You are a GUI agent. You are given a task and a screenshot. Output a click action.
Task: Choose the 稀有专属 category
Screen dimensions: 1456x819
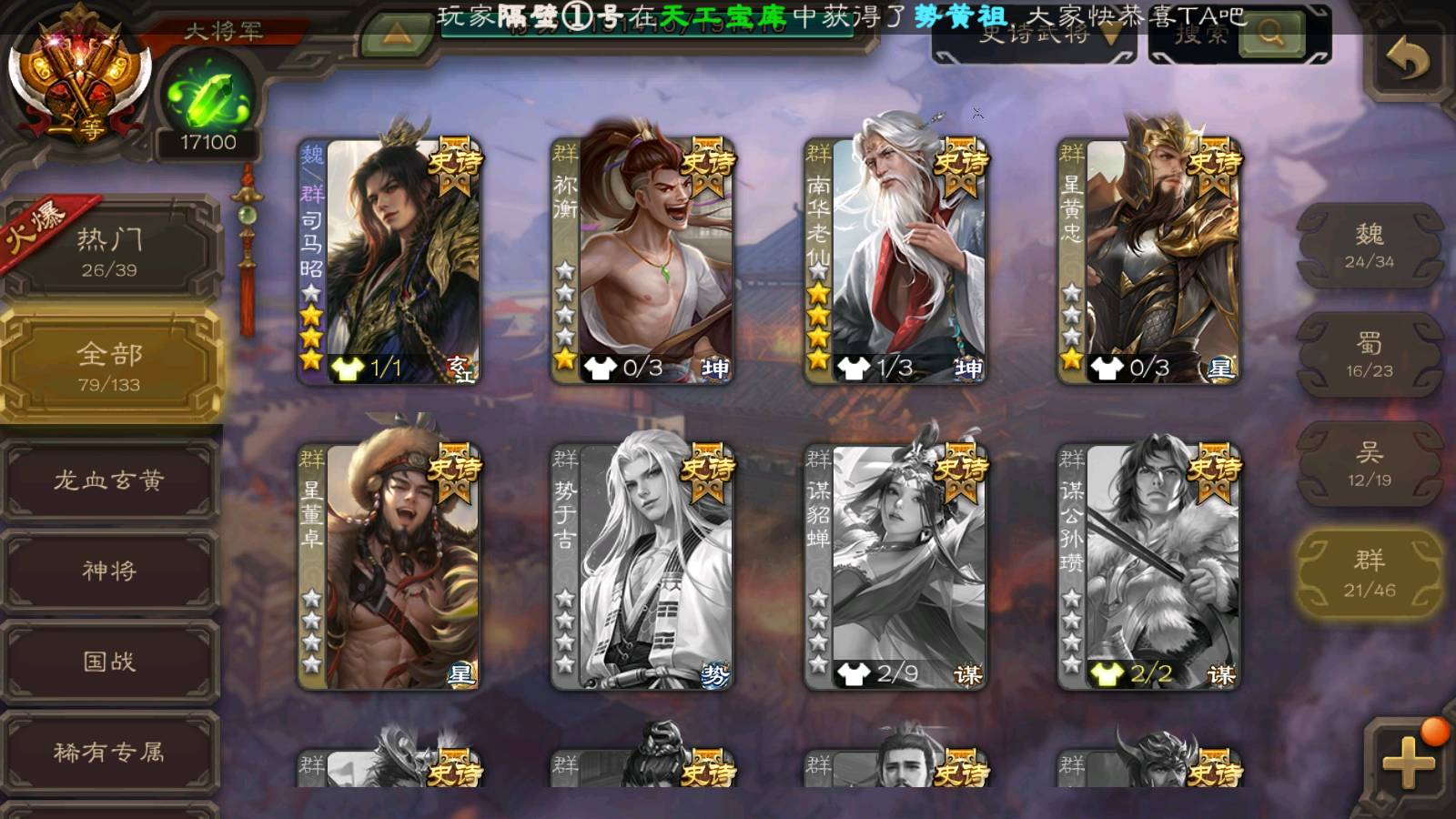click(109, 752)
